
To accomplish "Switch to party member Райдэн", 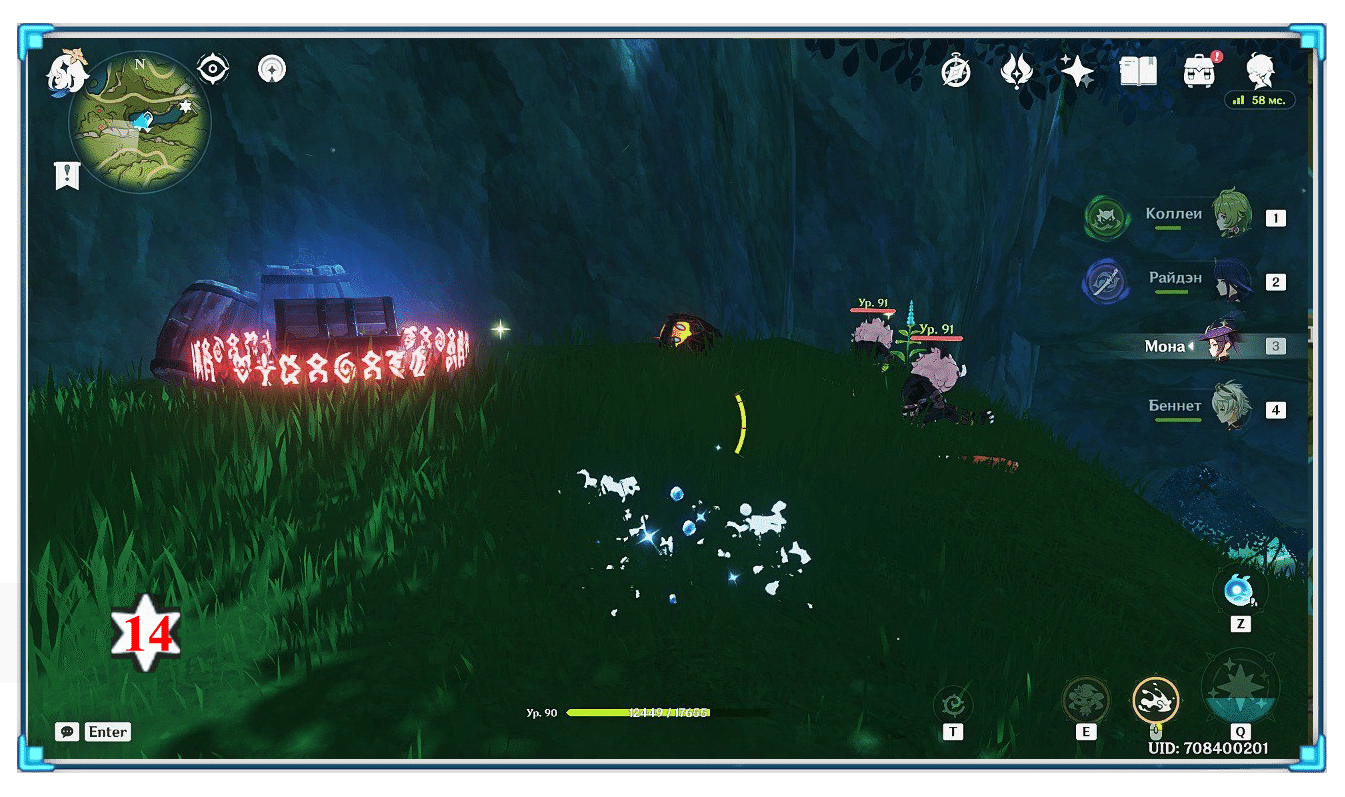I will [1232, 281].
